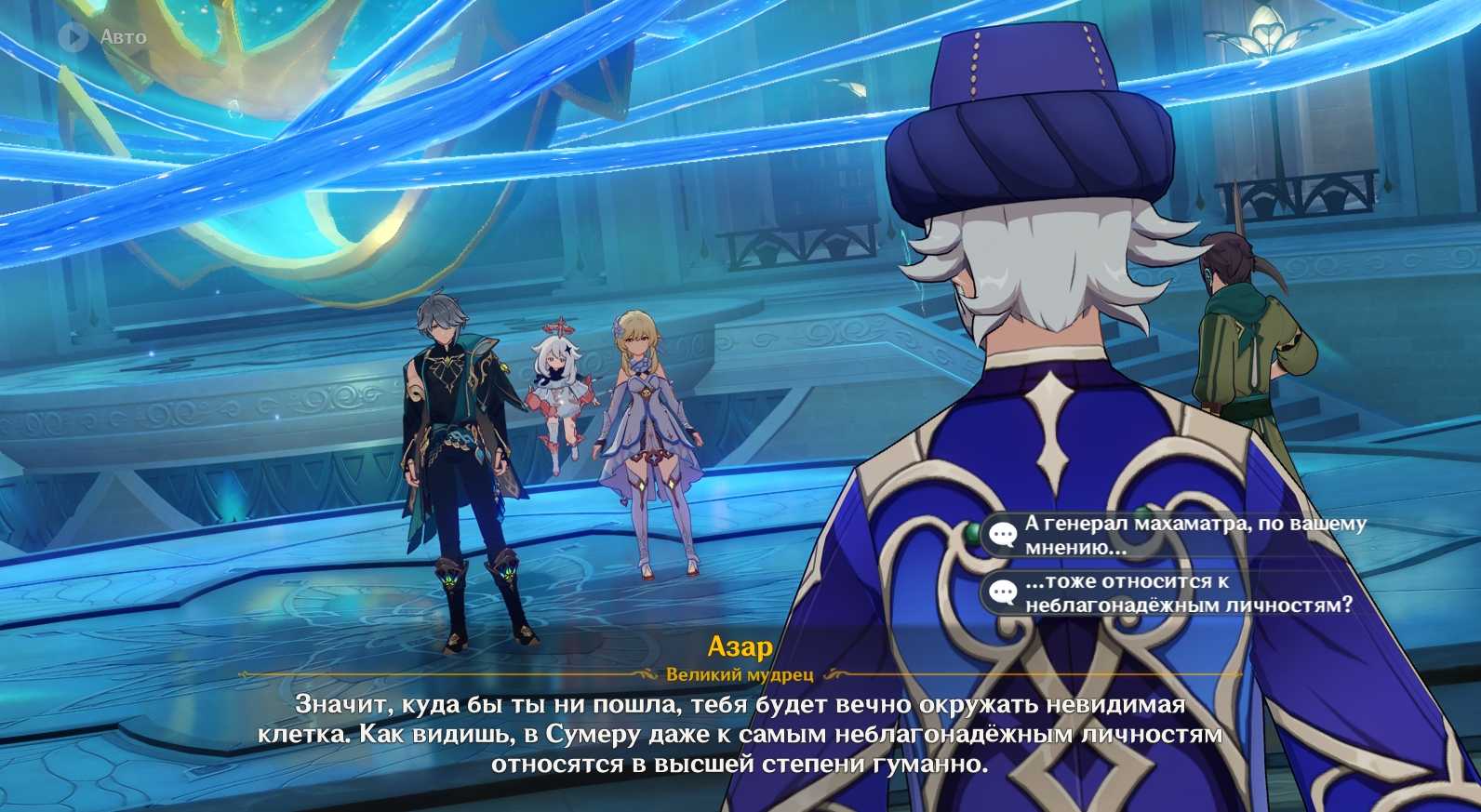Select reply "...тоже относится к неблагонадёжным личностям?"
1481x812 pixels.
click(1180, 592)
